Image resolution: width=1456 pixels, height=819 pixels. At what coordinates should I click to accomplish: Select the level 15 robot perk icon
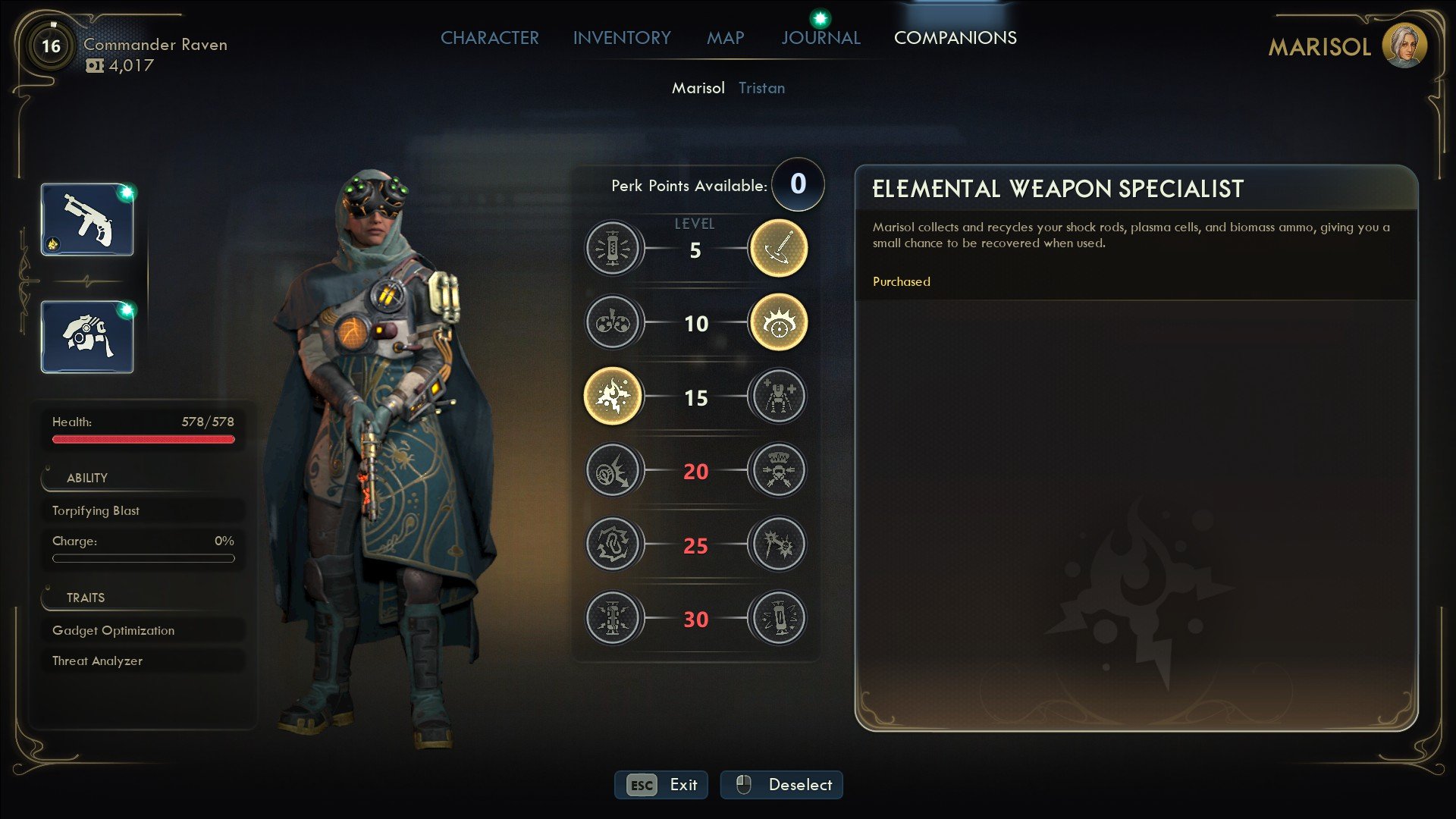(x=777, y=396)
